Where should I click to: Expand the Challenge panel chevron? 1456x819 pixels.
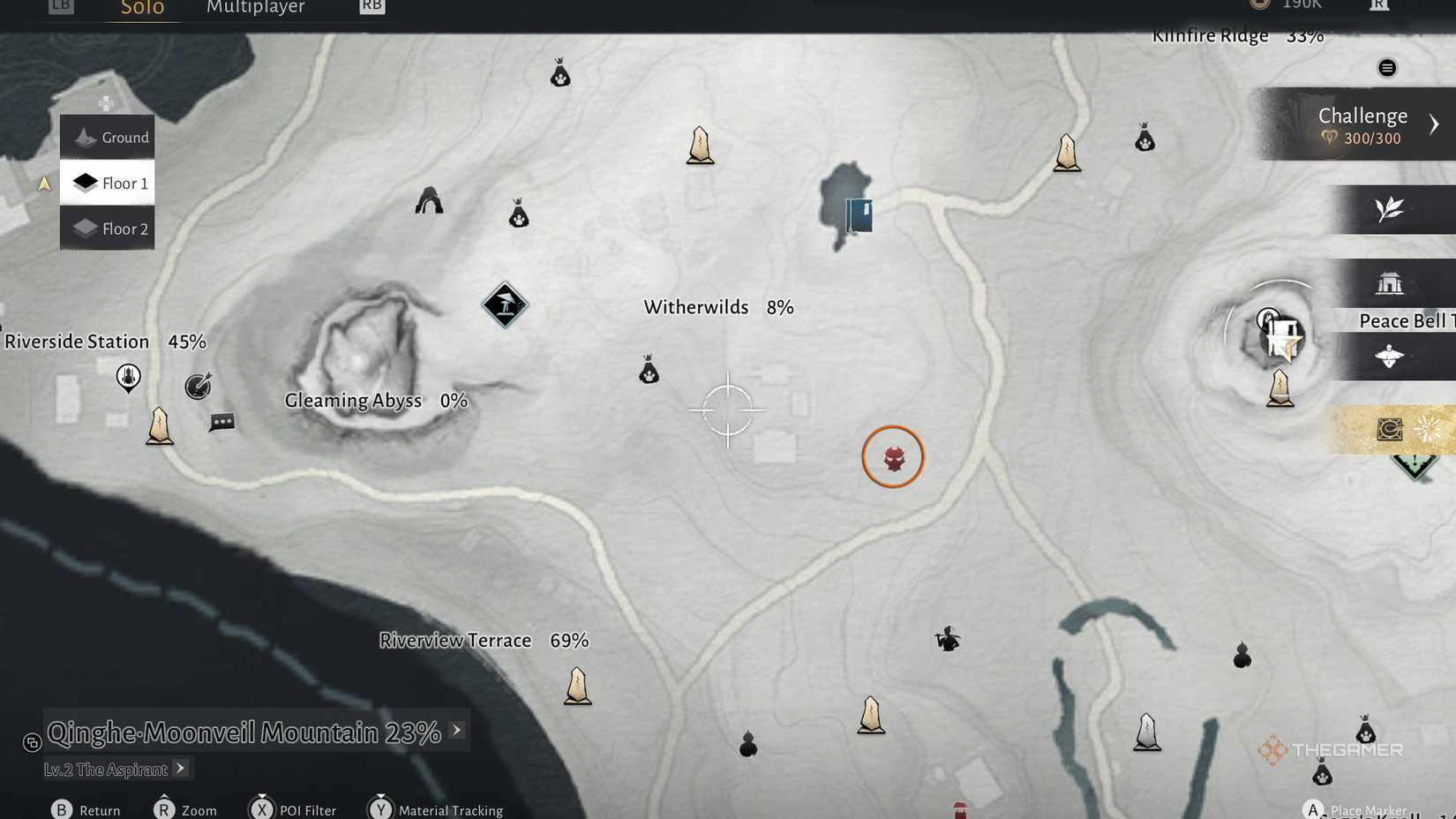[x=1434, y=124]
